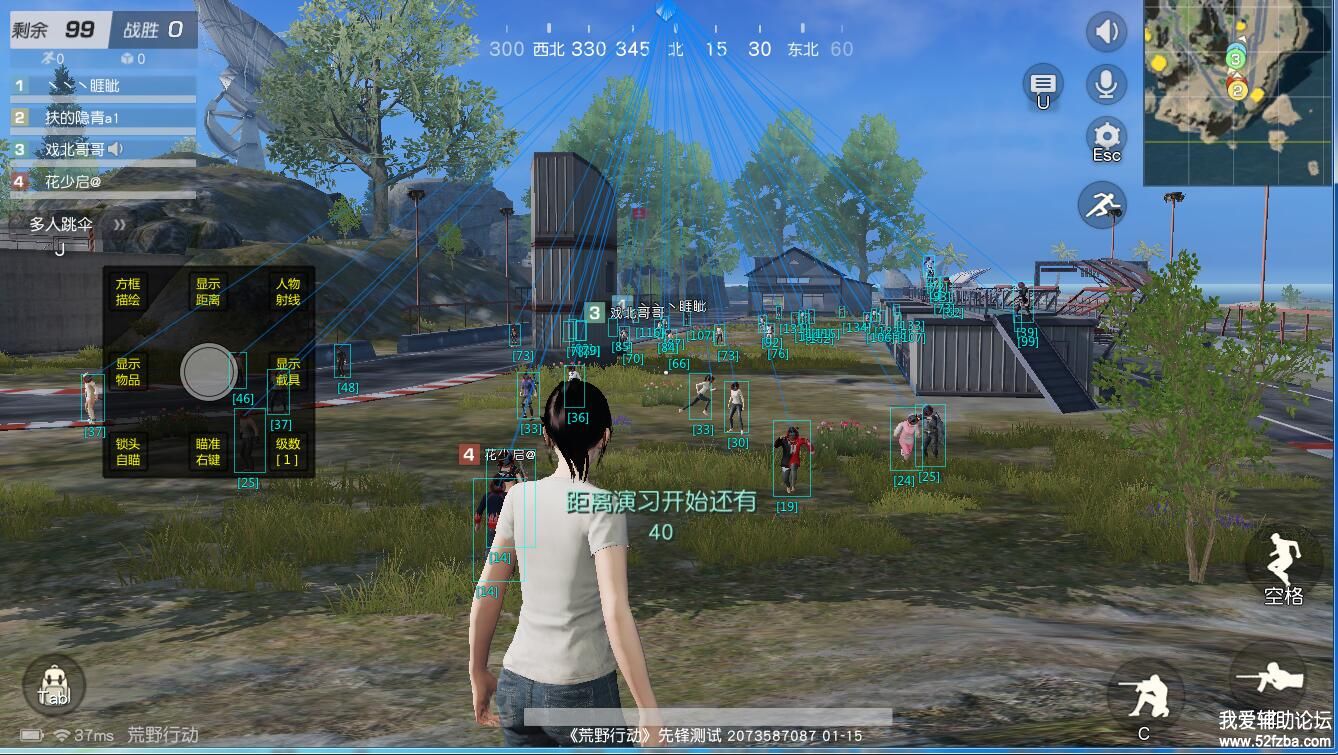Change the 级数 level setting
The height and width of the screenshot is (755, 1338).
click(288, 452)
